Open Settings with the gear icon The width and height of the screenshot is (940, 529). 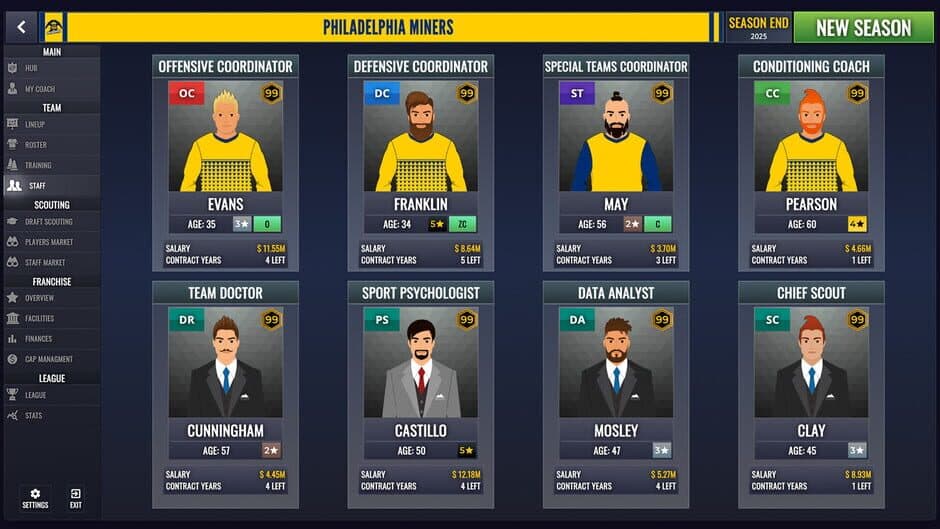(35, 498)
